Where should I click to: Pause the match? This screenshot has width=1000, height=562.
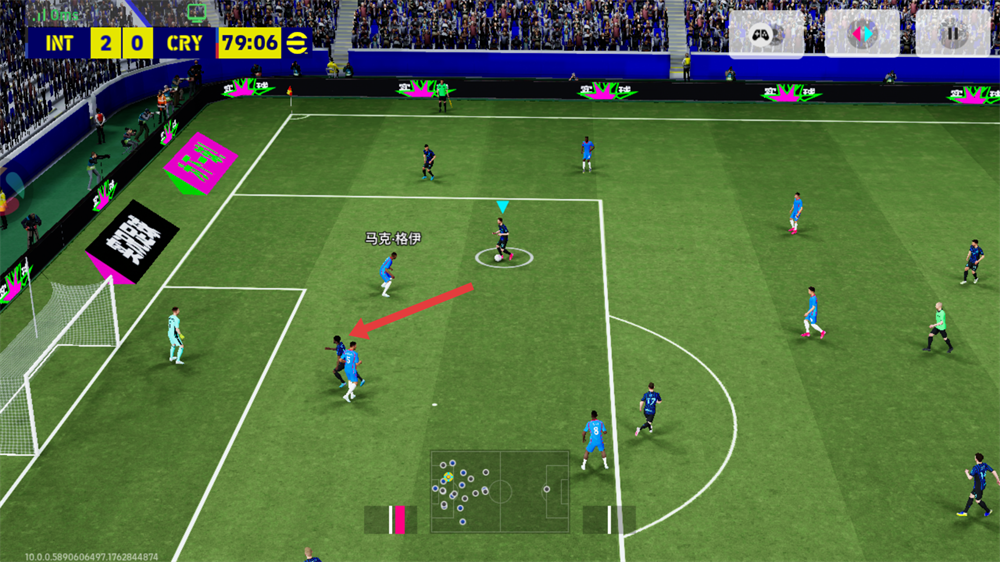(951, 34)
